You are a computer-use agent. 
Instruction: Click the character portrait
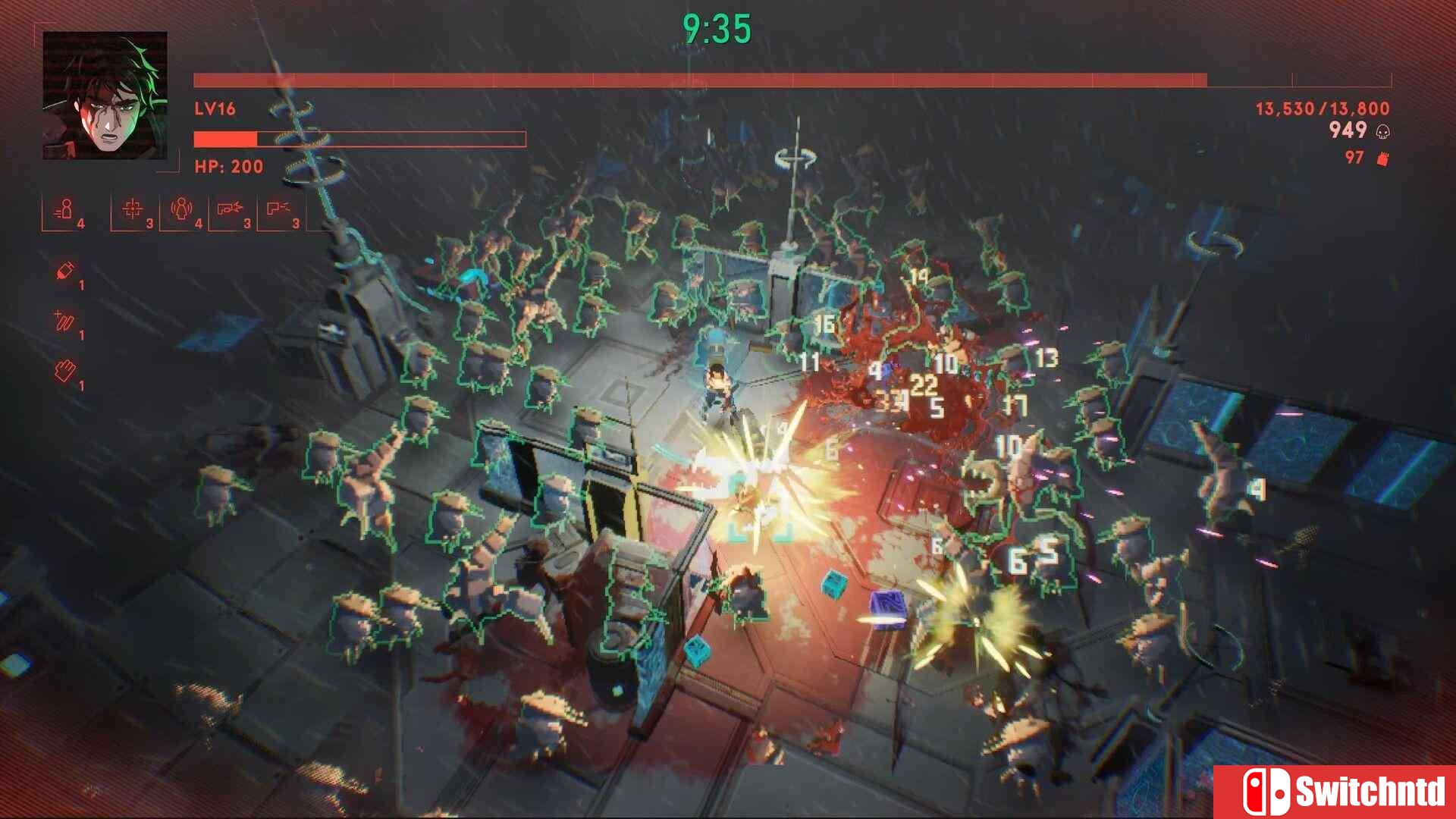pyautogui.click(x=105, y=95)
